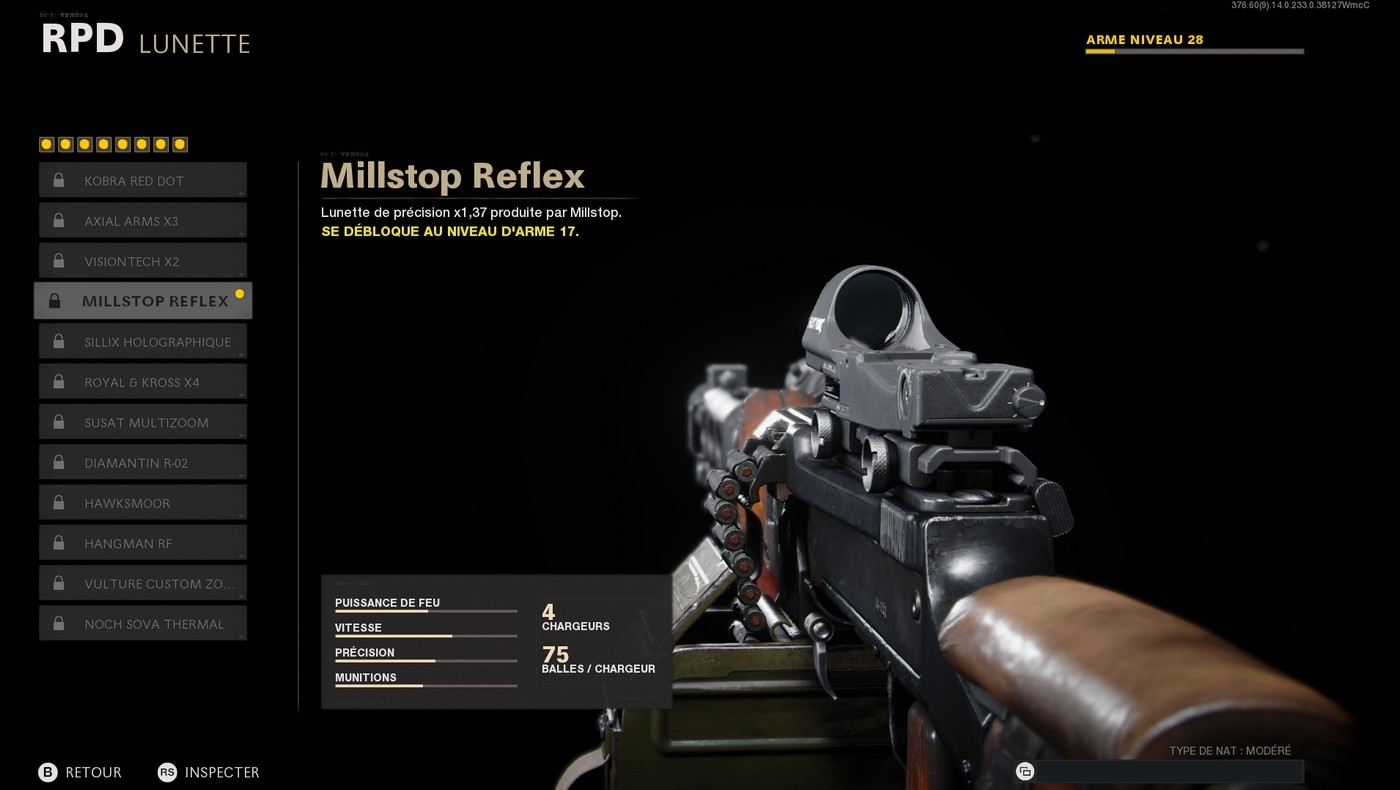Select the Noch Sova Thermal scope
The width and height of the screenshot is (1400, 790).
(143, 624)
